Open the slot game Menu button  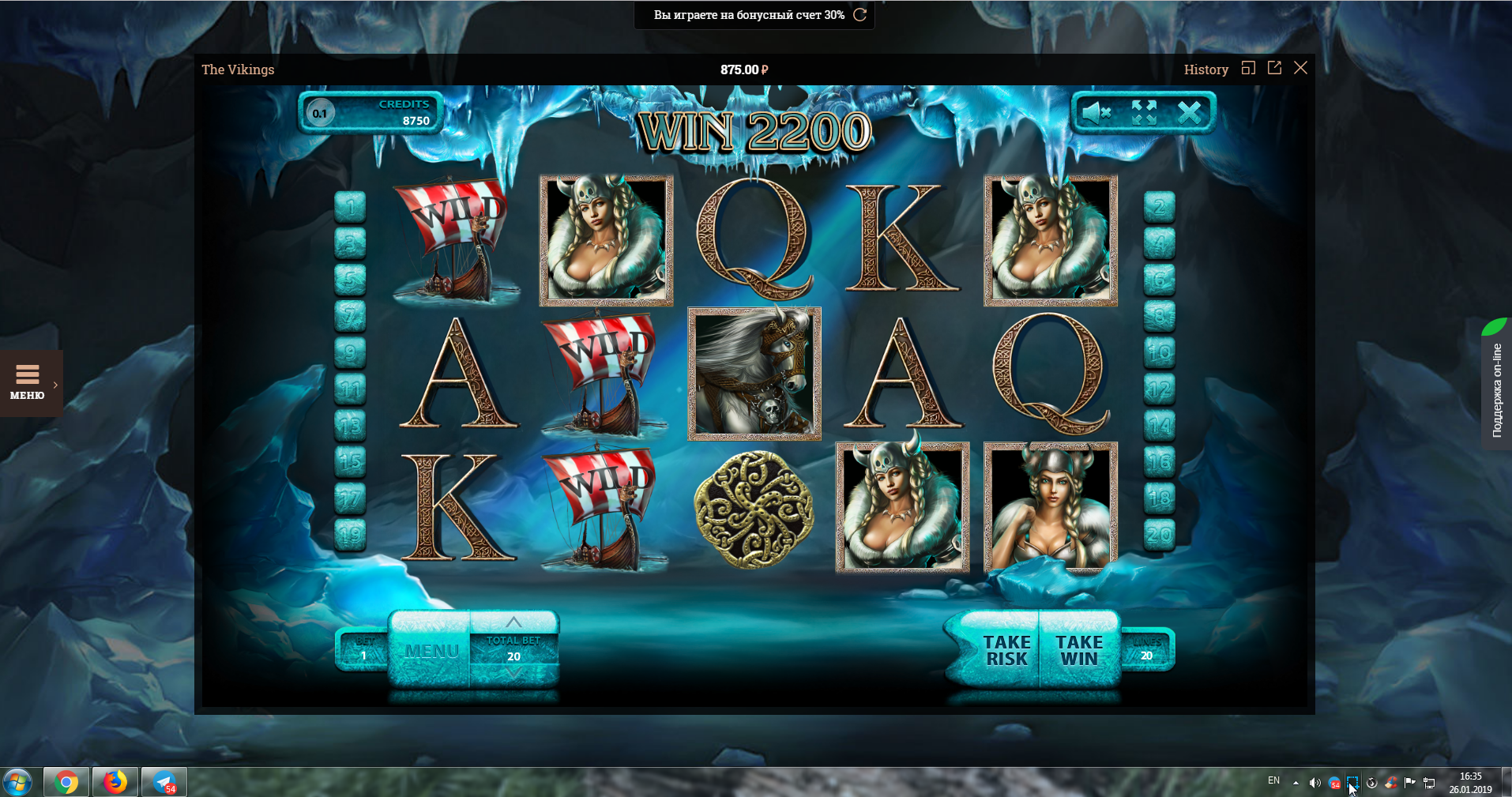tap(431, 651)
